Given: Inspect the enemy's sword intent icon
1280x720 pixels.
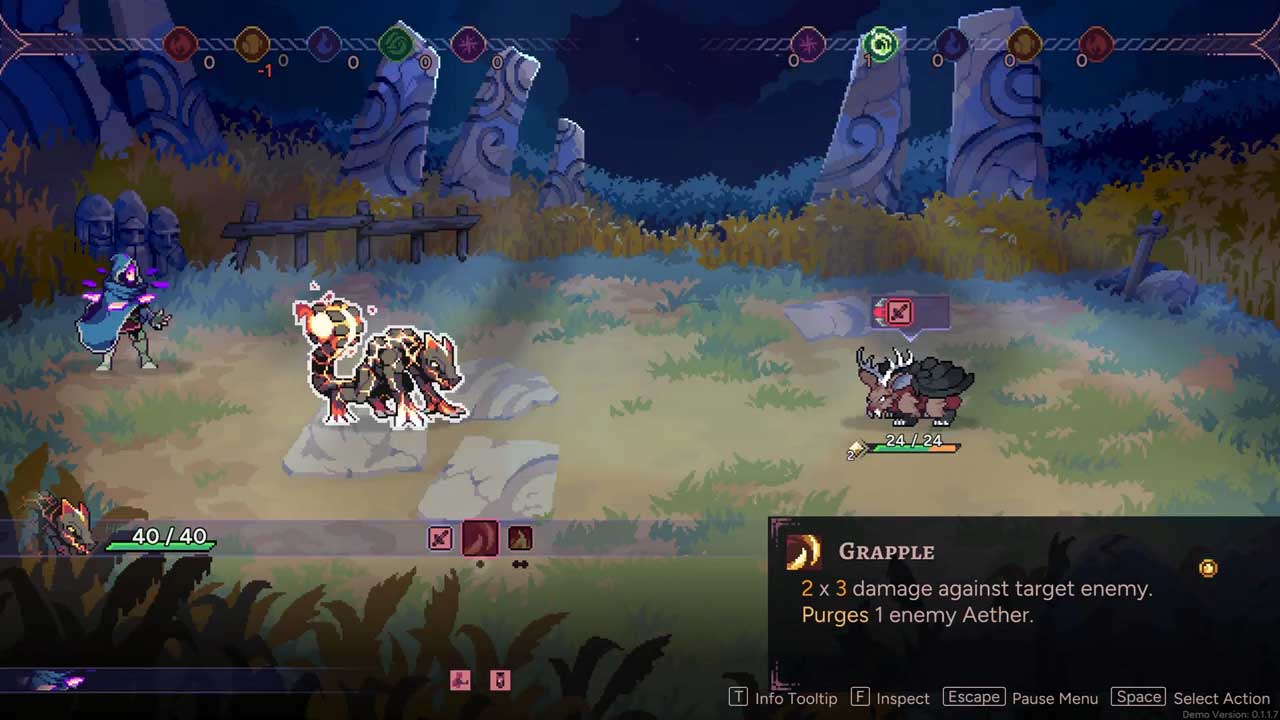Looking at the screenshot, I should (x=899, y=313).
